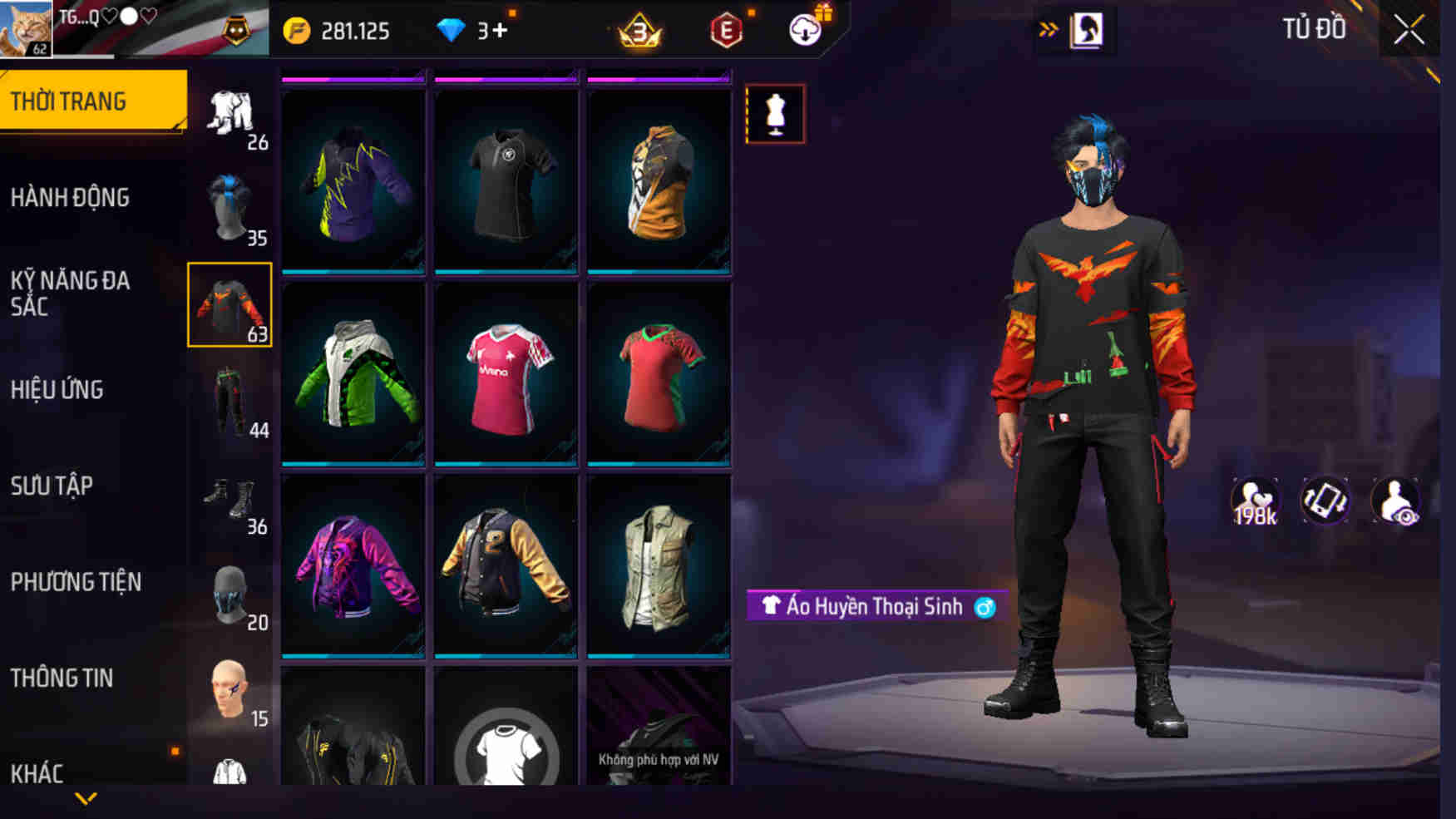This screenshot has height=819, width=1456.
Task: Open the character visibility eye icon
Action: tap(1396, 500)
